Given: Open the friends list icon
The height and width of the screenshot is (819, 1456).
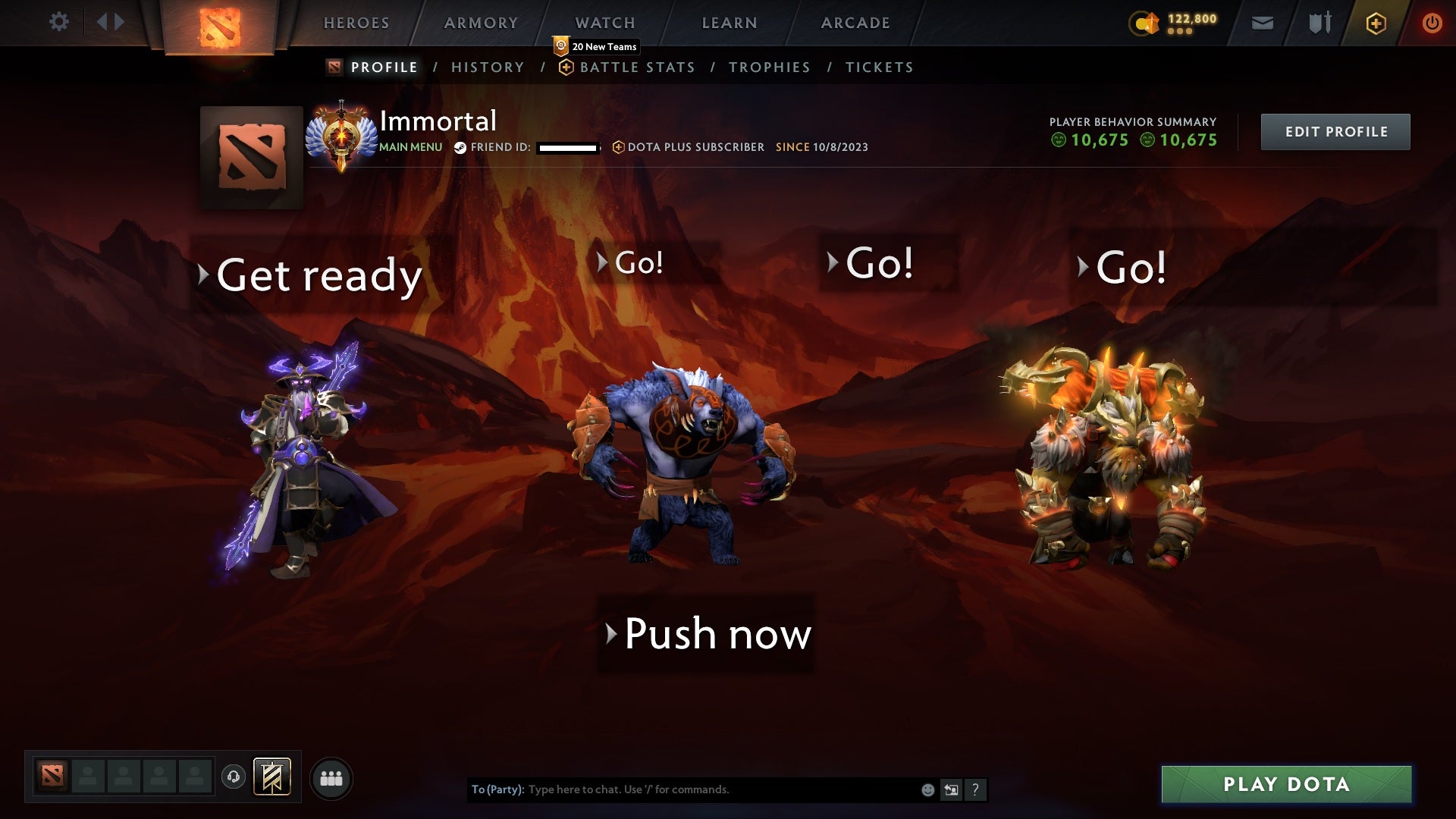Looking at the screenshot, I should point(331,777).
